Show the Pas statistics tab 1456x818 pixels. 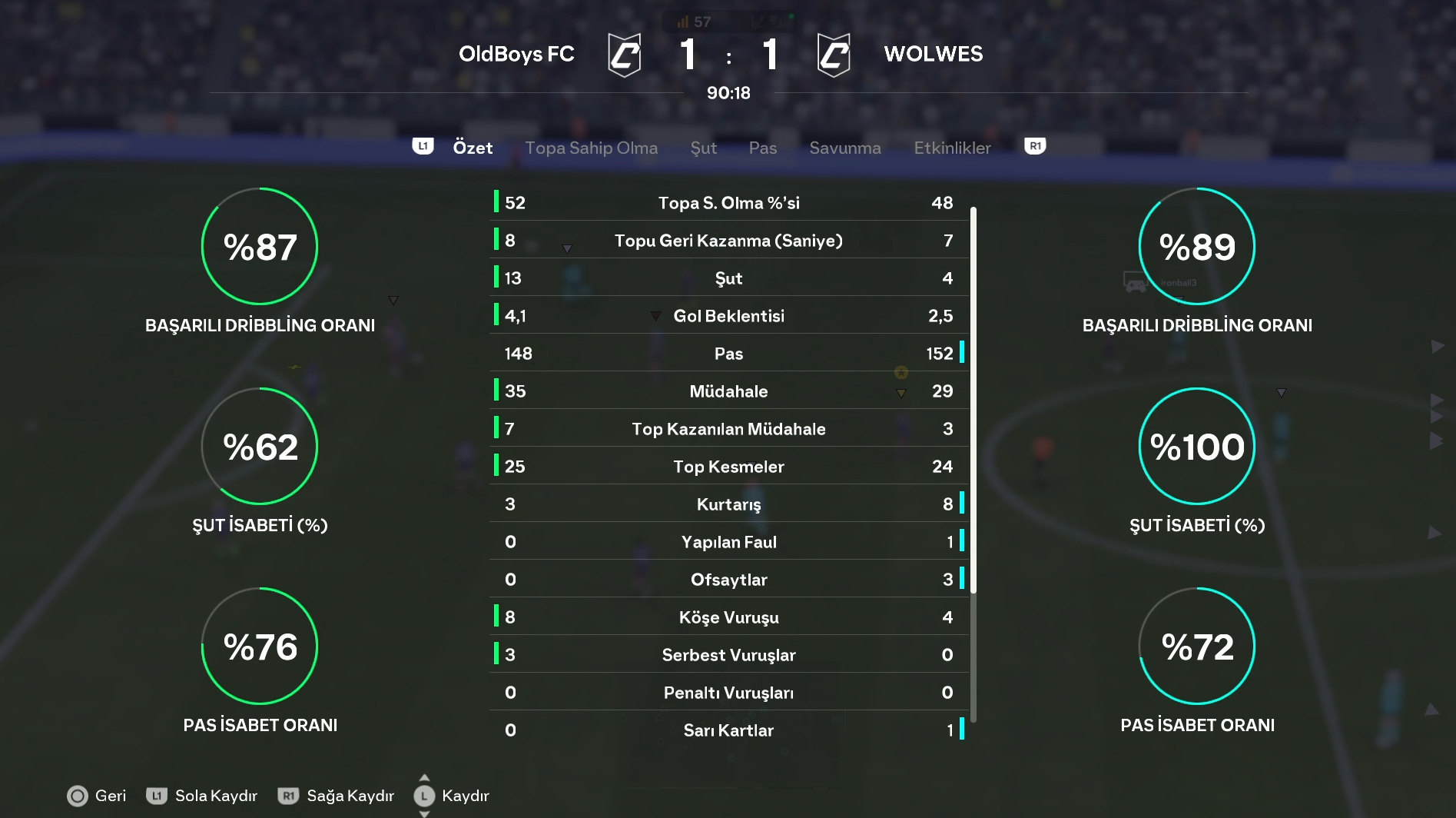coord(762,148)
